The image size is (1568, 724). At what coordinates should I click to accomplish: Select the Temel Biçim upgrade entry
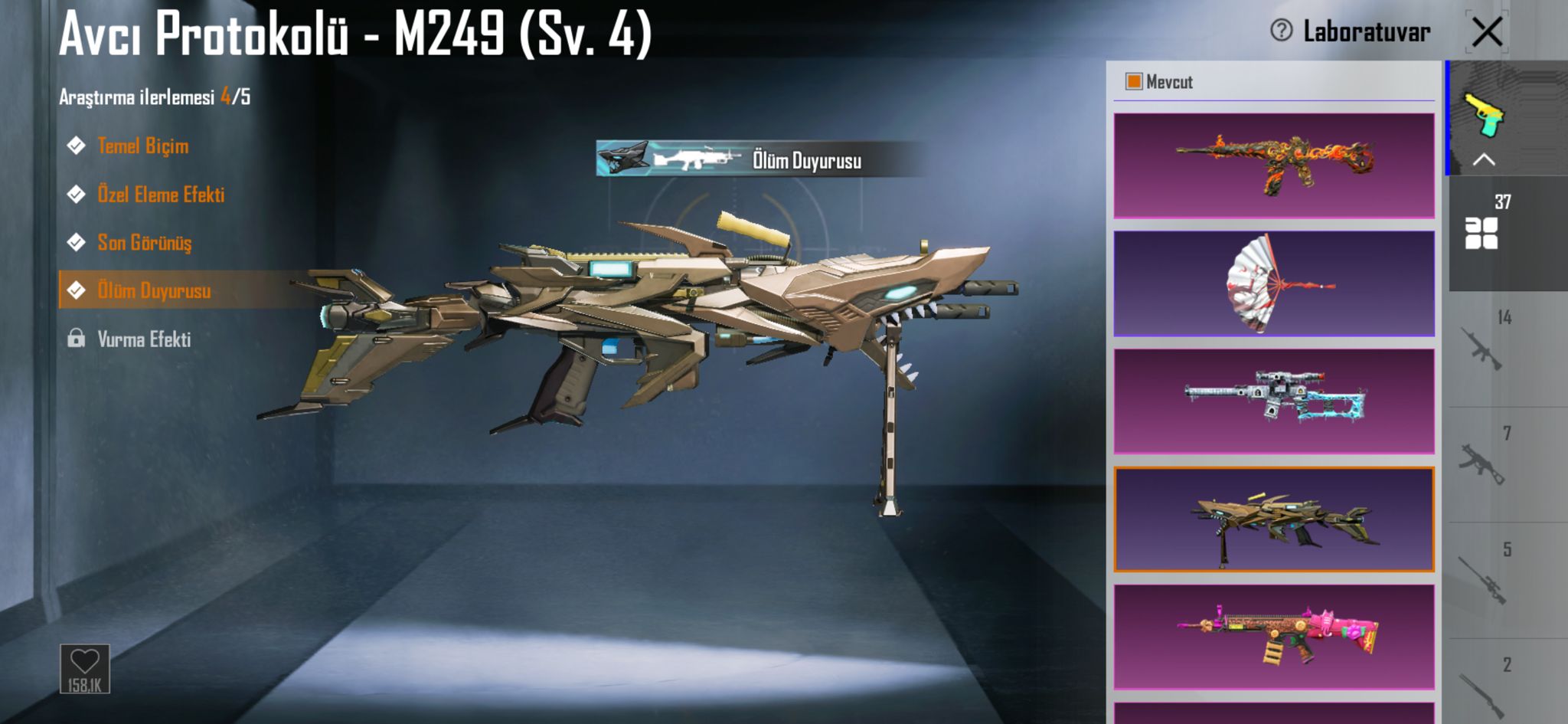142,146
